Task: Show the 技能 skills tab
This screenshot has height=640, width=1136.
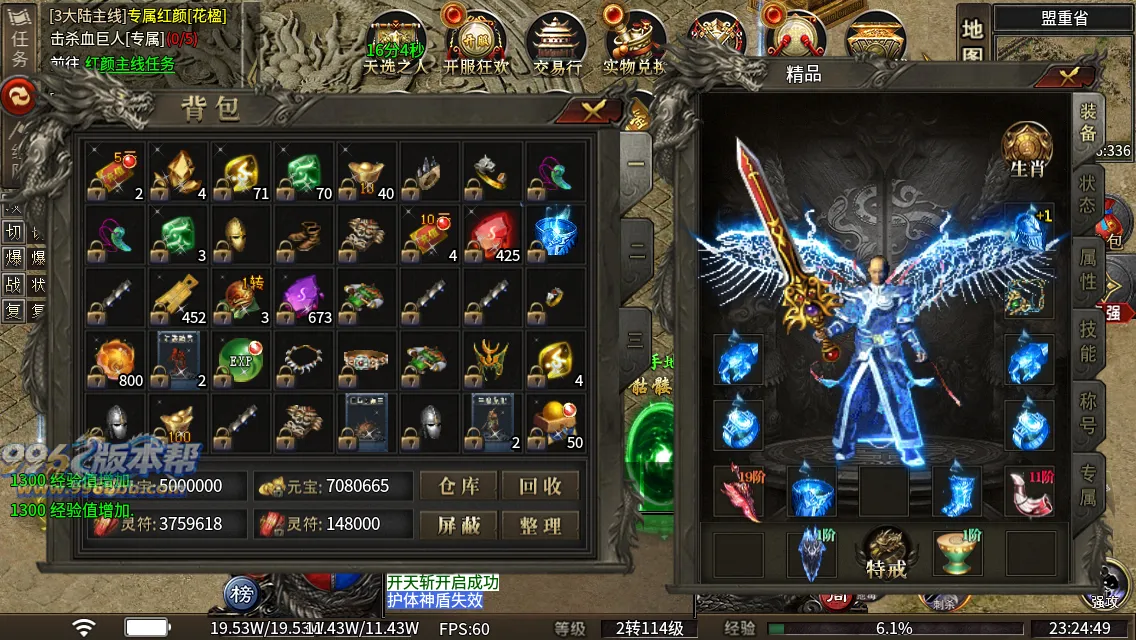Action: coord(1088,341)
